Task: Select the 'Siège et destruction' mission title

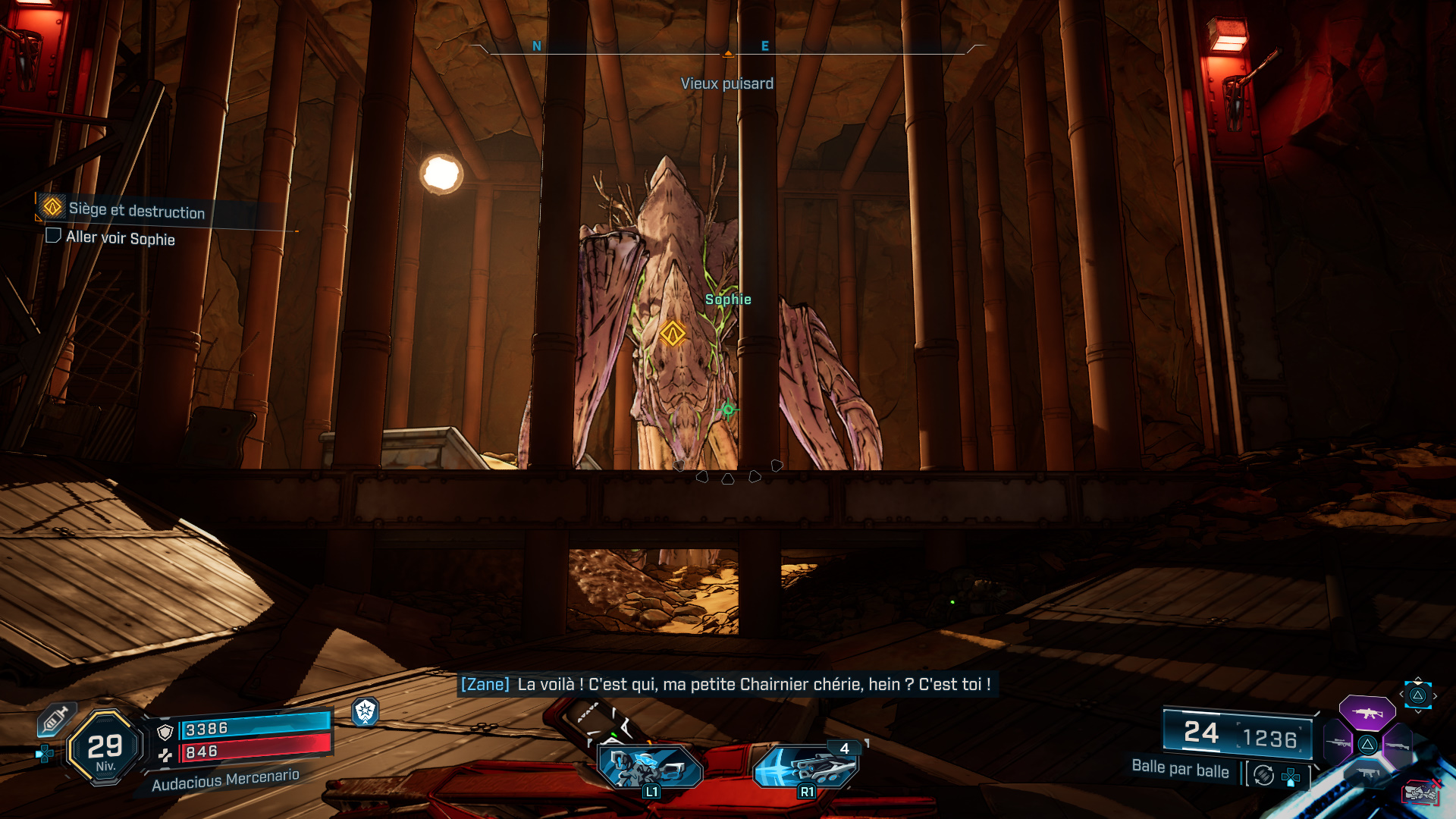Action: pos(135,212)
